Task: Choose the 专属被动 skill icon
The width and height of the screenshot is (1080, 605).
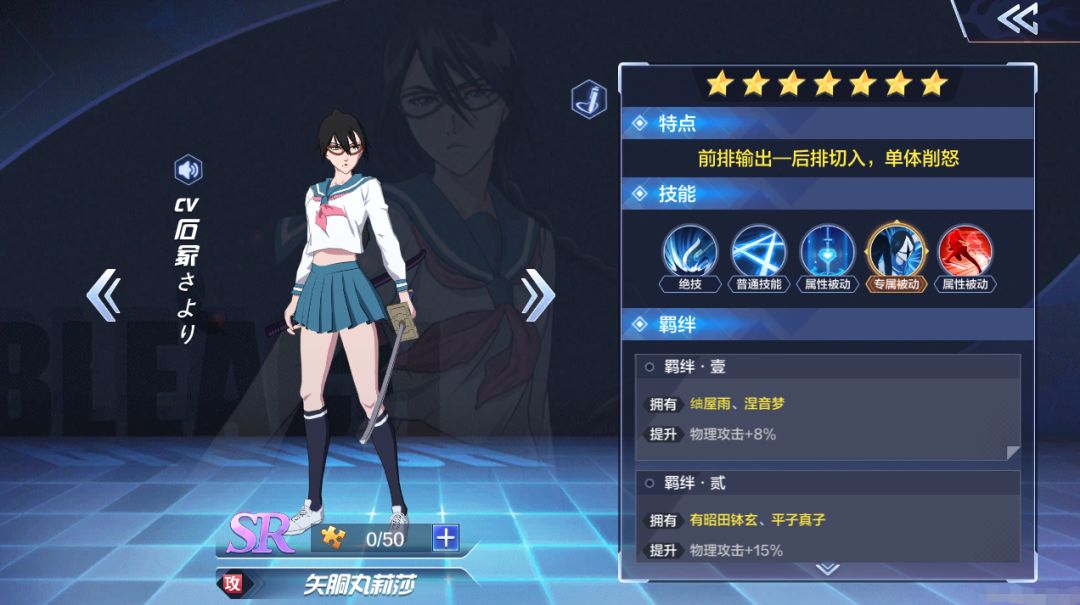Action: click(895, 251)
